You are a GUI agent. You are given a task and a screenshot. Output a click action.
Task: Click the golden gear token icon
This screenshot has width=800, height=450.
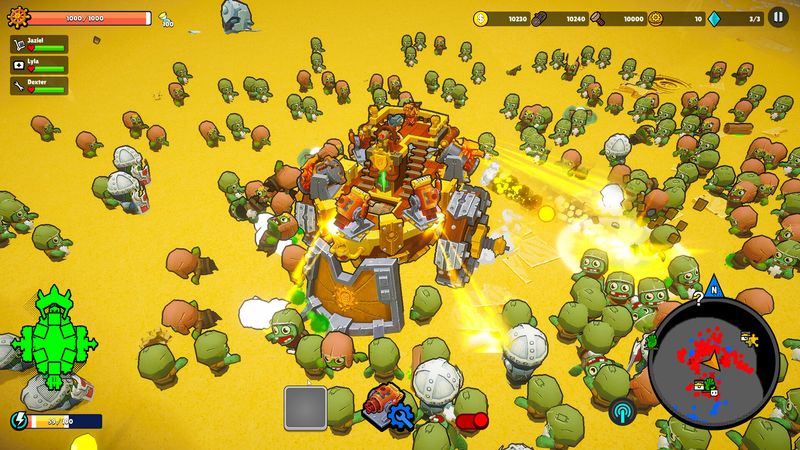656,18
